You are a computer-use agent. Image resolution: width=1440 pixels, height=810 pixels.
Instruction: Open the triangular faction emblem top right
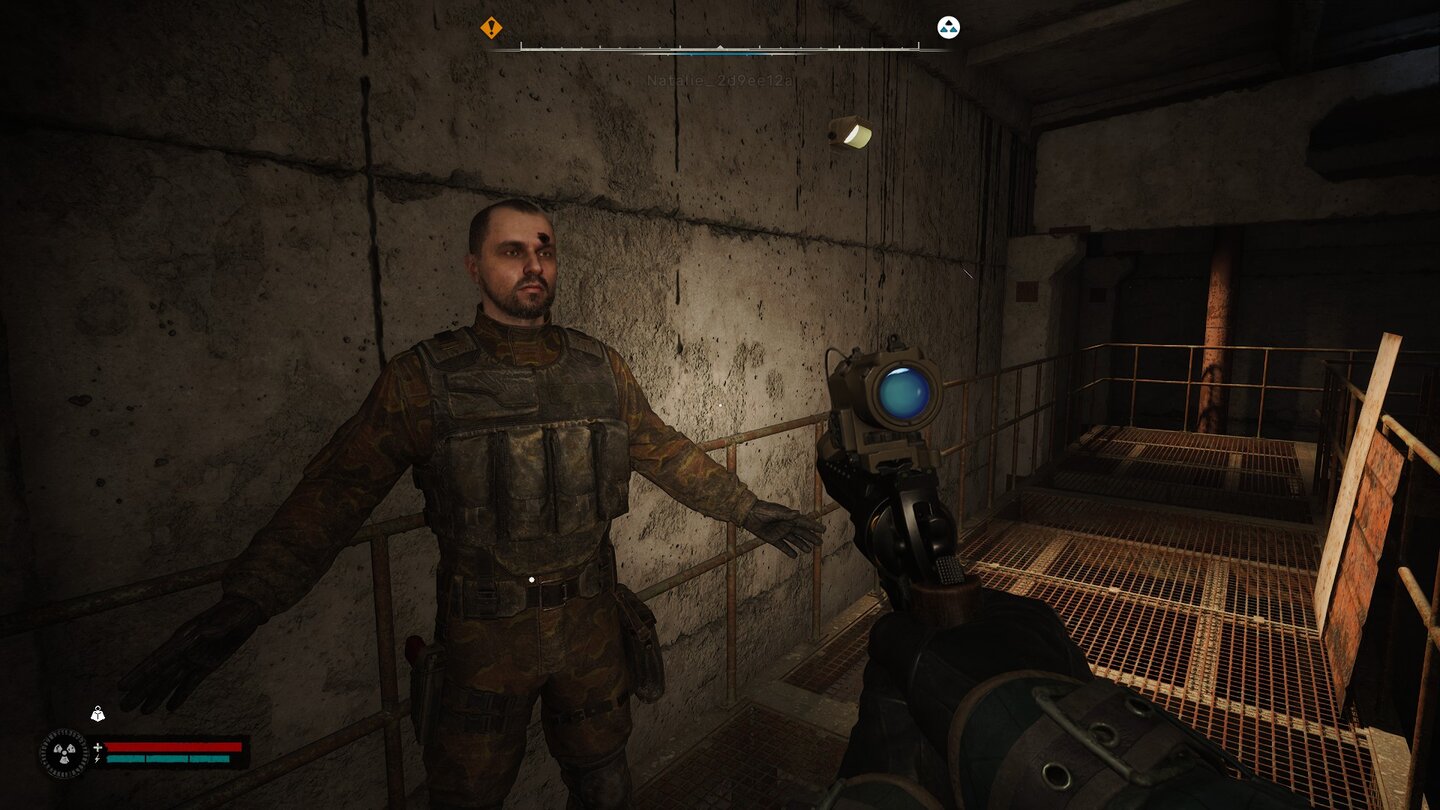tap(949, 27)
